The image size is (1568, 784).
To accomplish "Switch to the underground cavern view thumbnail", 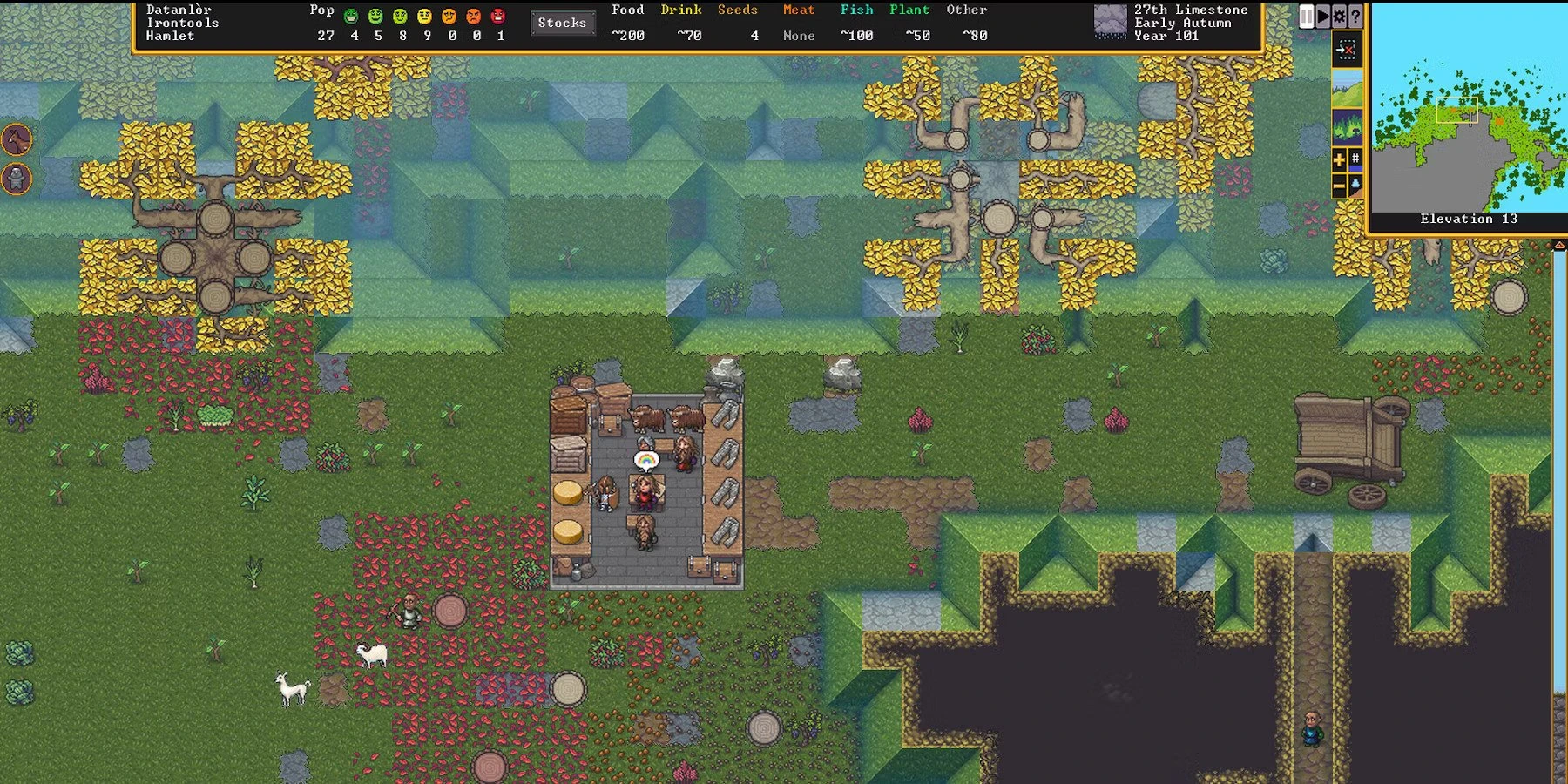I will click(1347, 126).
